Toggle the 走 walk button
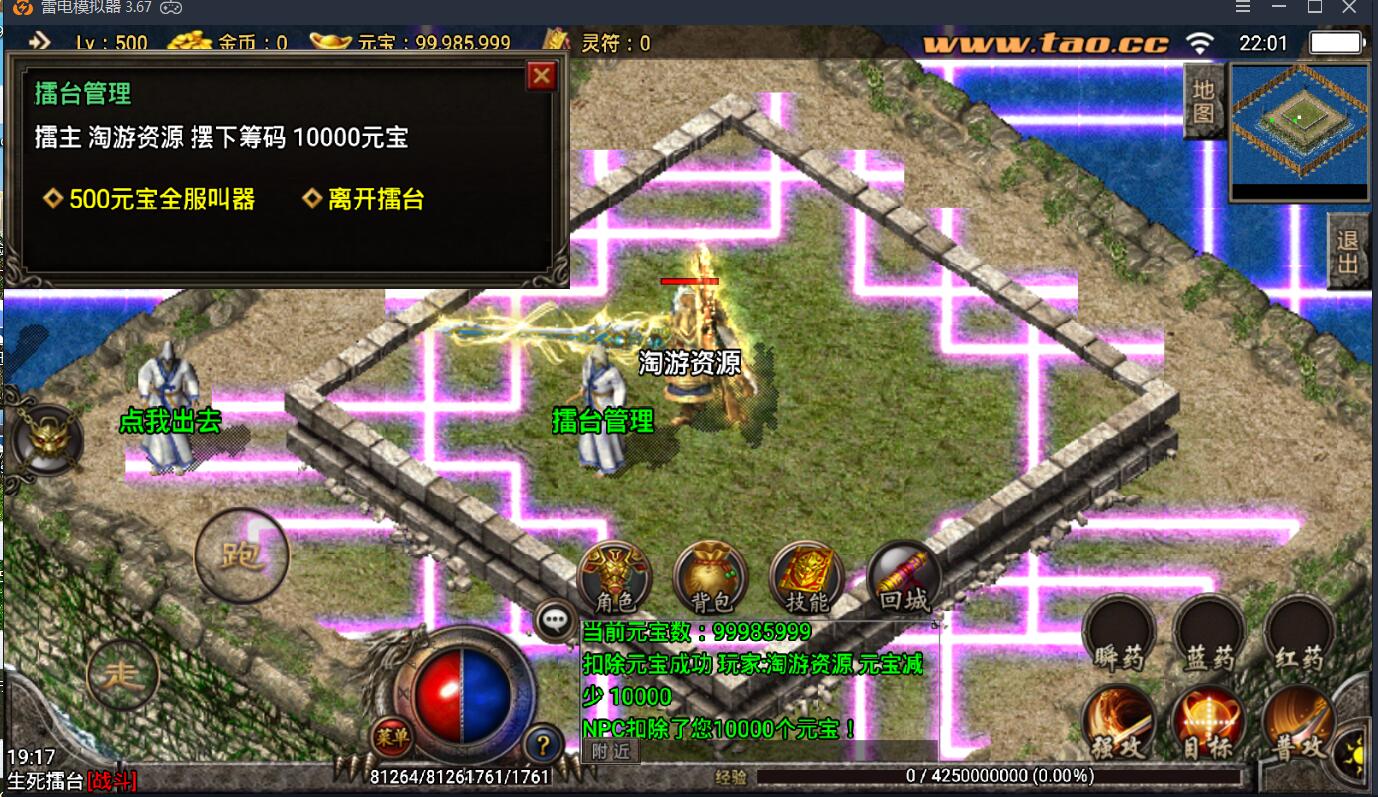The image size is (1378, 797). point(123,675)
